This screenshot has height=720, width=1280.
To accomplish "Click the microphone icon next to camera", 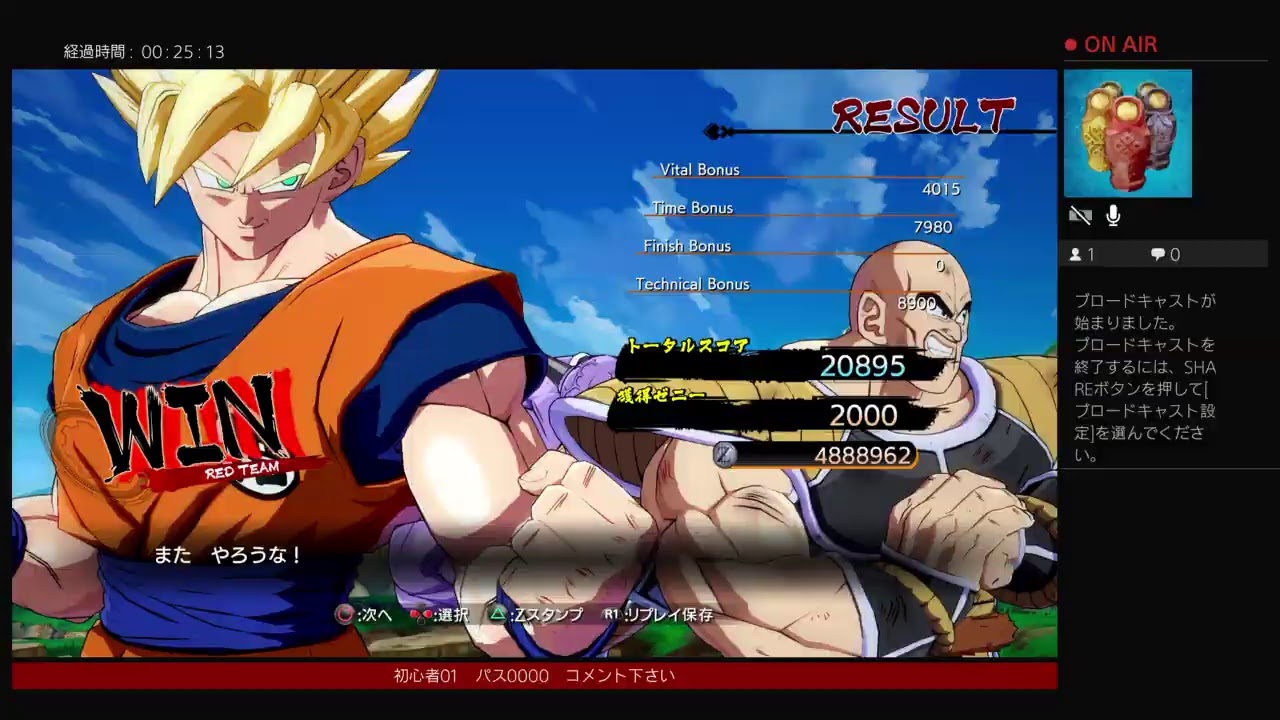I will (x=1112, y=215).
